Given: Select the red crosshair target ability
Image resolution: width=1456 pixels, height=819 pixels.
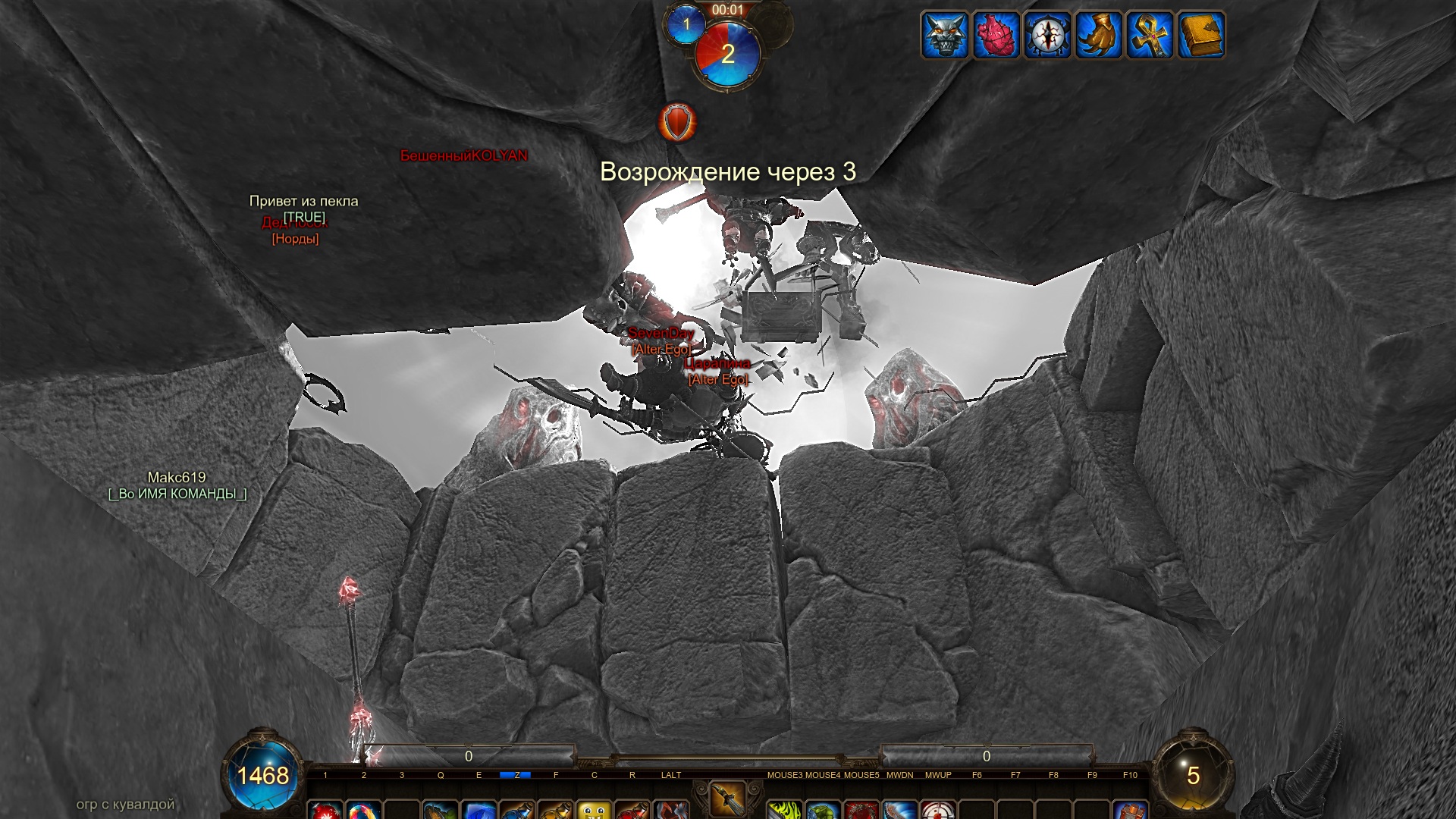Looking at the screenshot, I should [938, 811].
